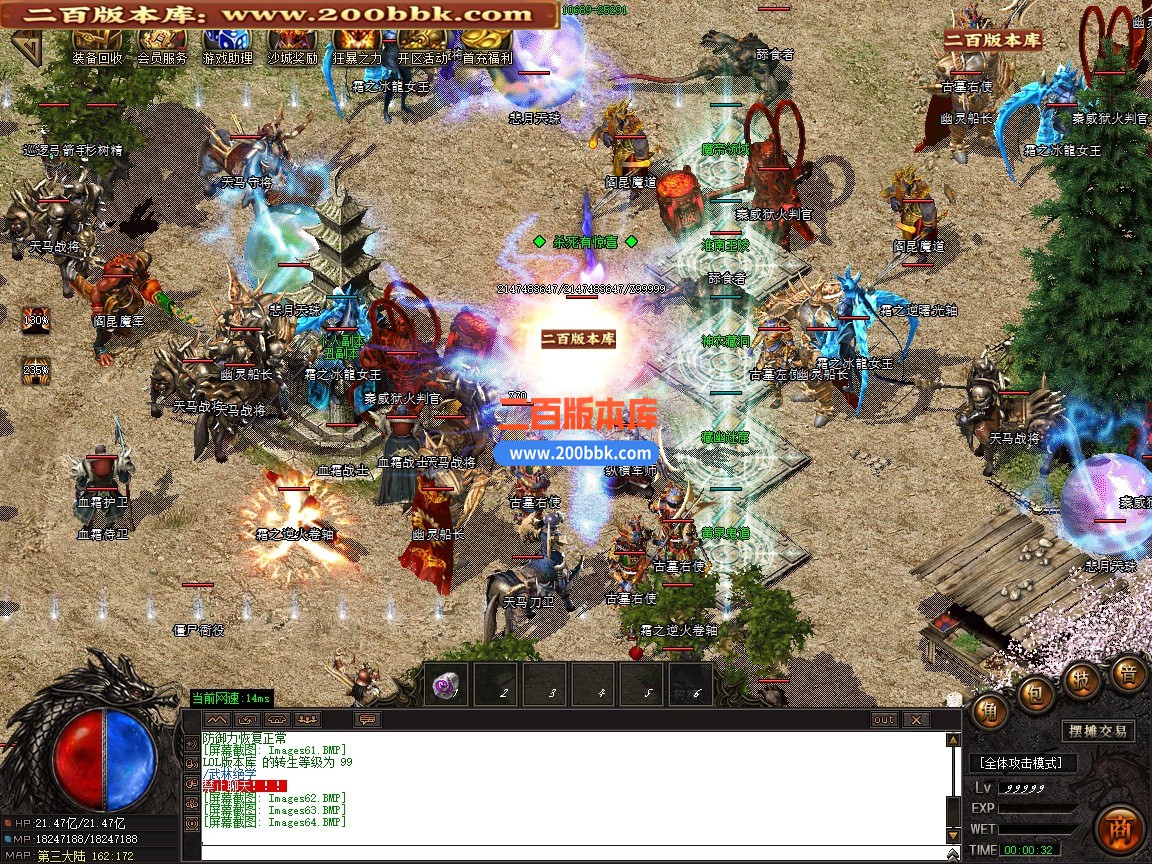Use the purple item in hotbar slot 1
This screenshot has width=1152, height=864.
click(x=446, y=686)
